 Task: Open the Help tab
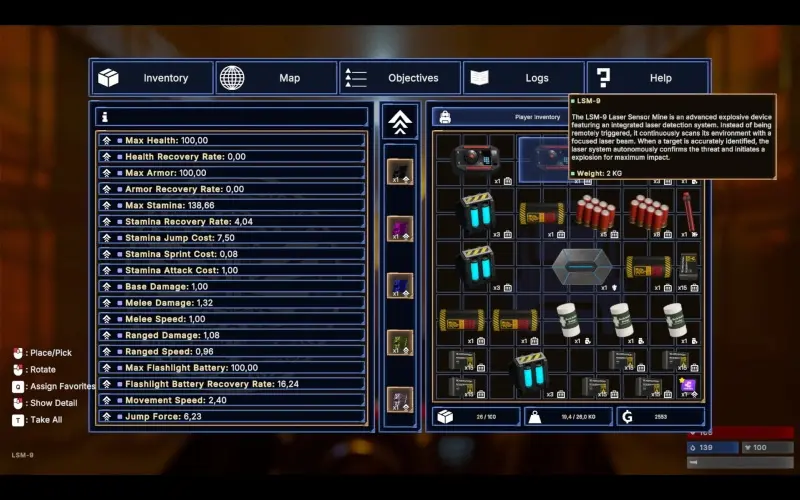647,78
